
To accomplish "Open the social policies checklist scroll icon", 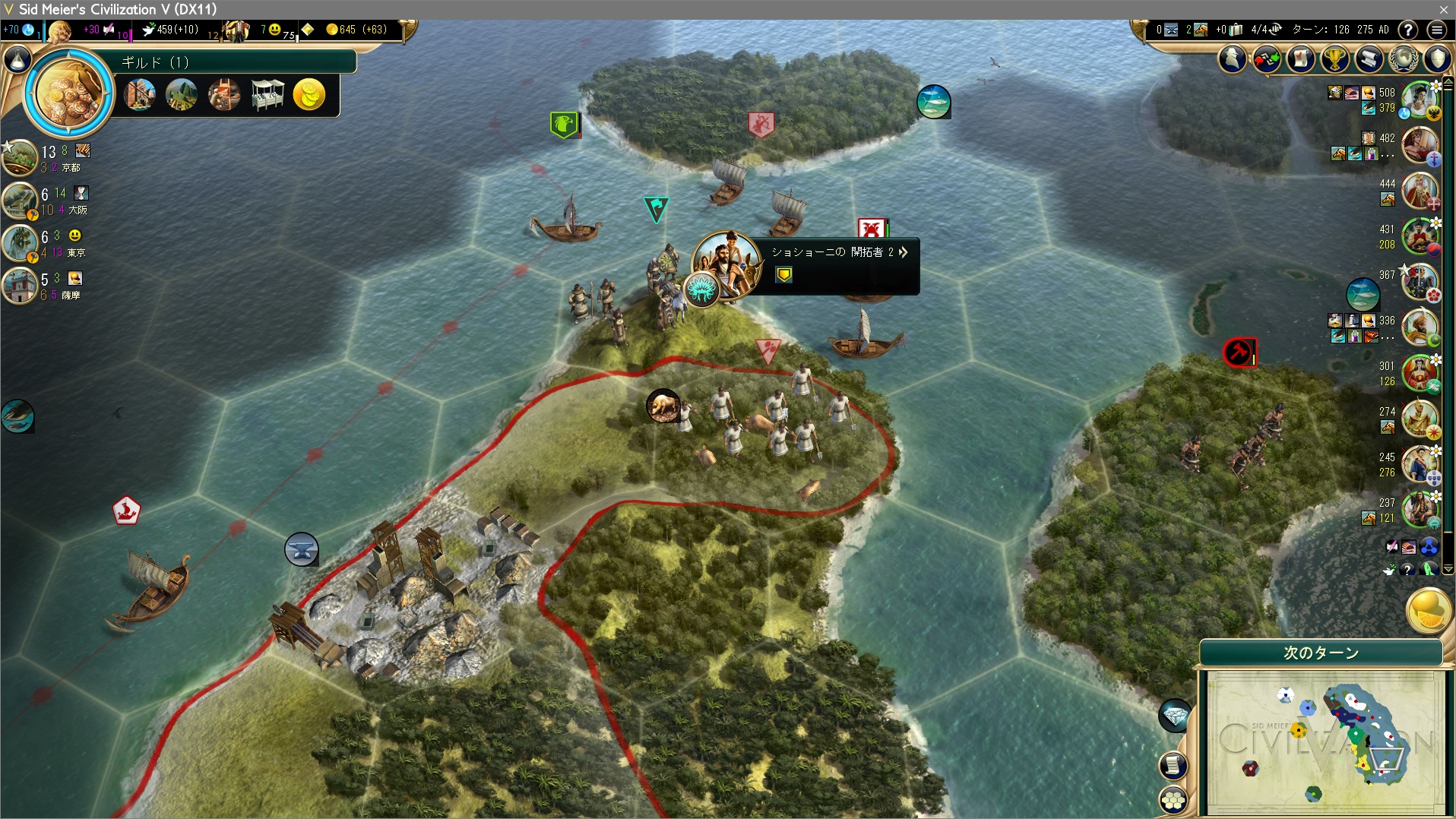I will click(x=1300, y=58).
